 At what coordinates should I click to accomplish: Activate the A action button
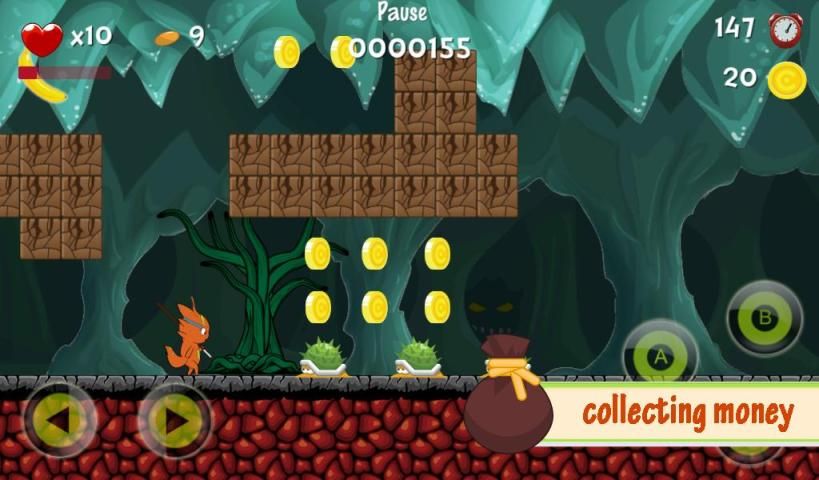point(660,357)
